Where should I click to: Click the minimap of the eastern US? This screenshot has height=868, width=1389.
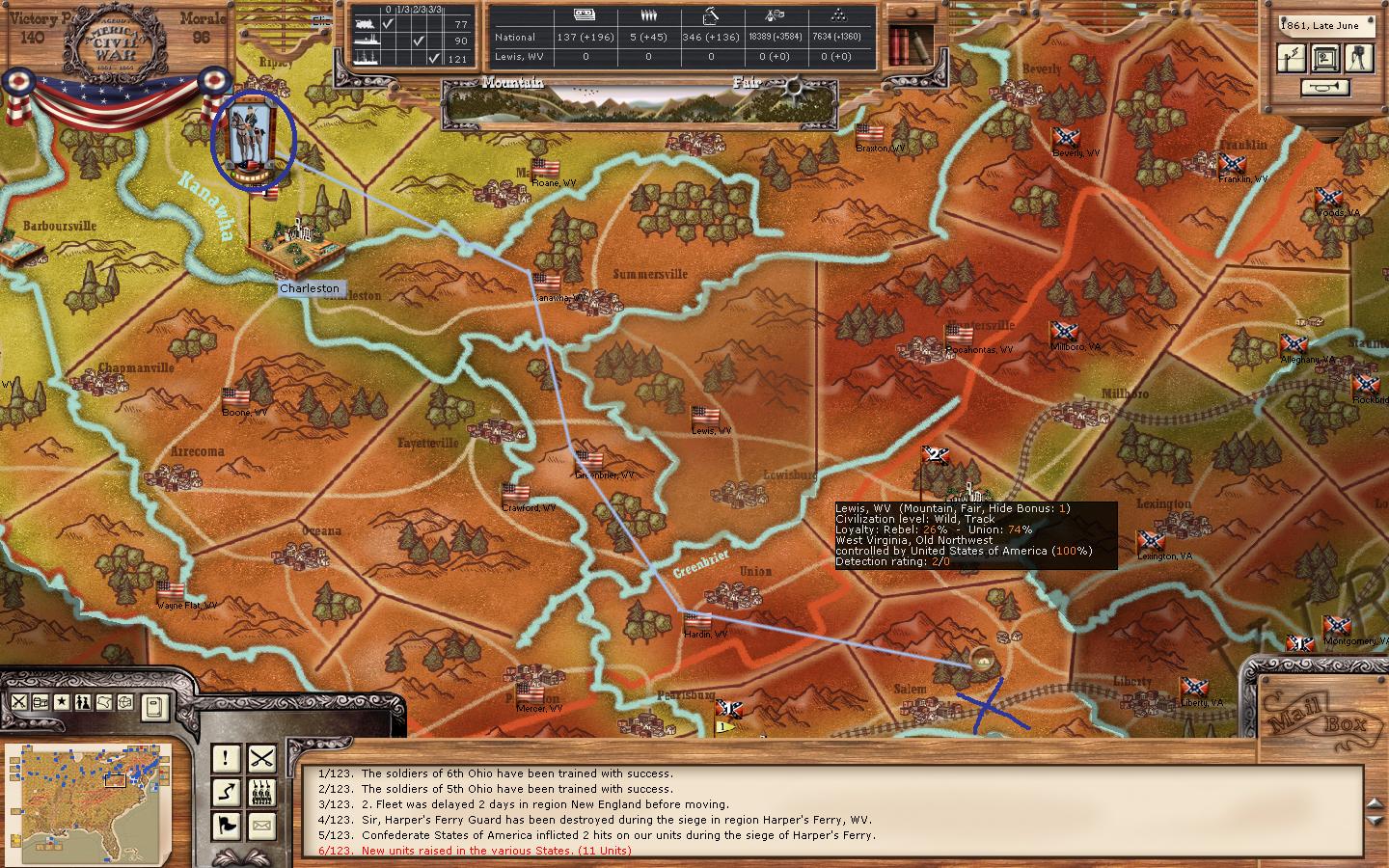click(88, 790)
